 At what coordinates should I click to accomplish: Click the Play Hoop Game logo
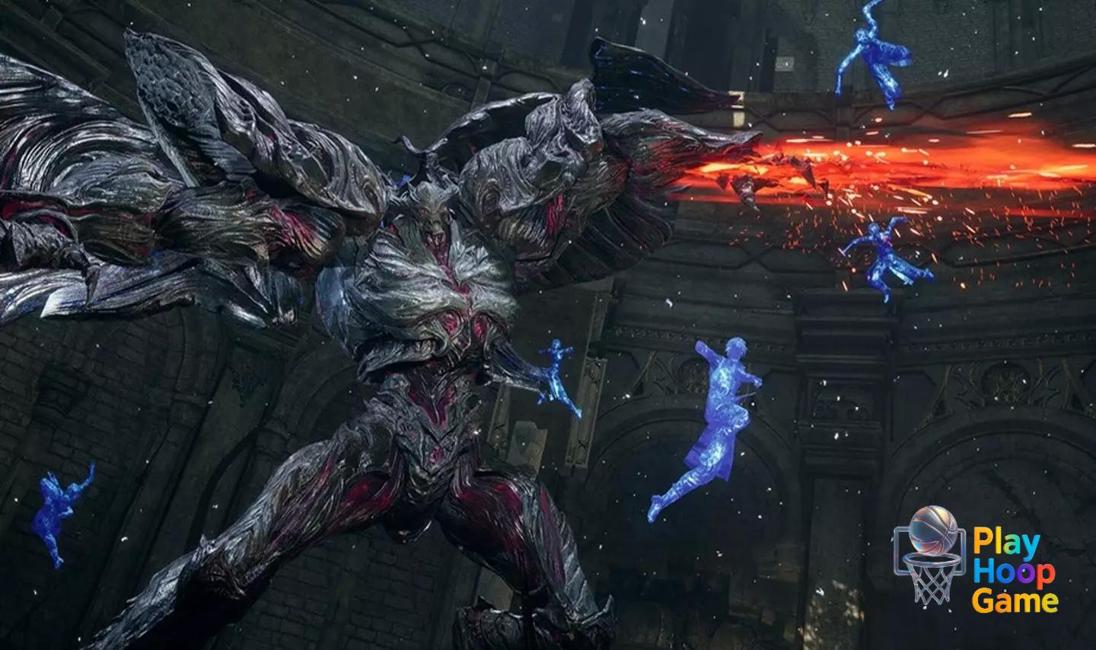[975, 557]
